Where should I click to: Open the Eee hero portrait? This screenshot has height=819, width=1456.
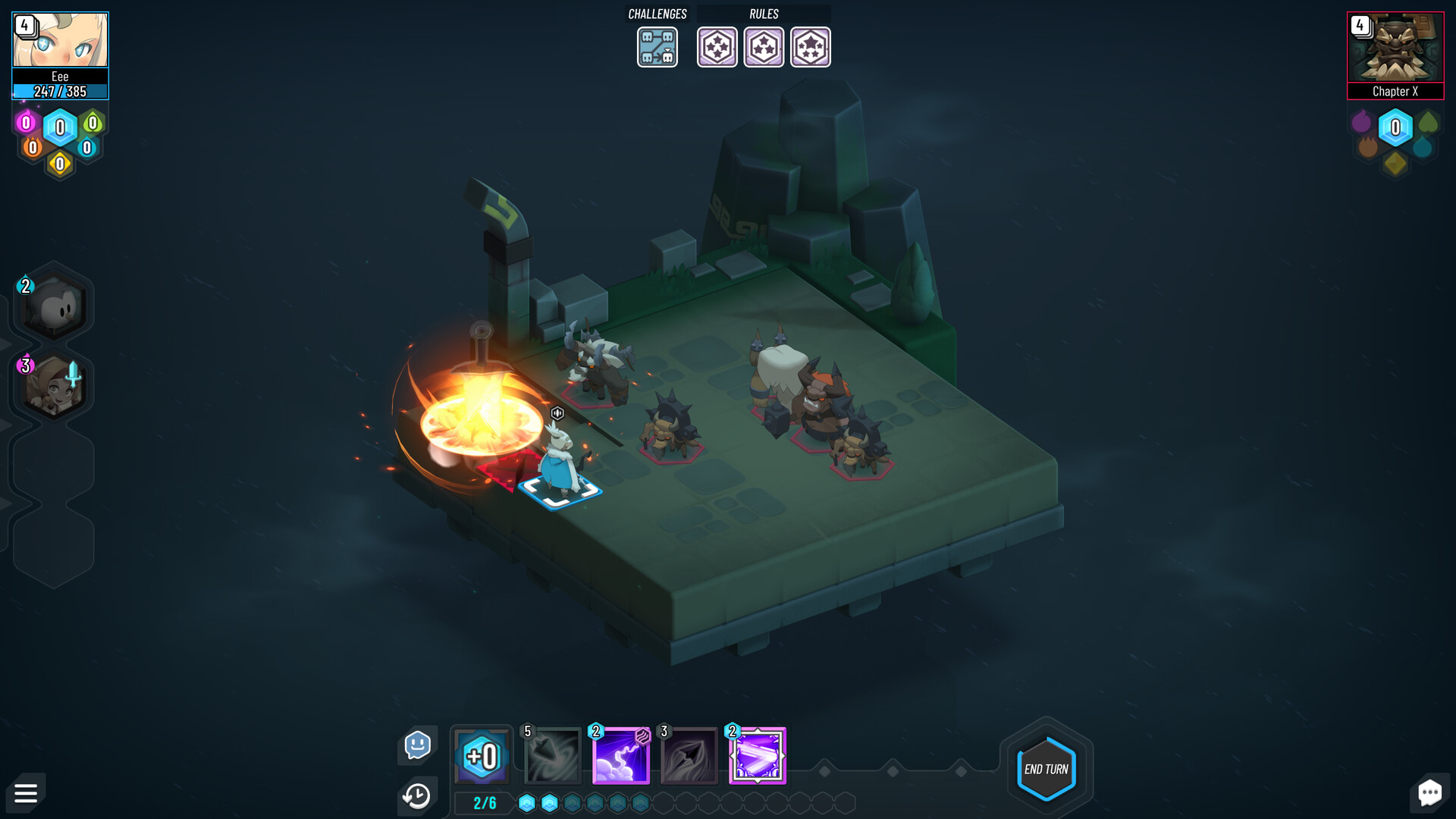pos(60,39)
